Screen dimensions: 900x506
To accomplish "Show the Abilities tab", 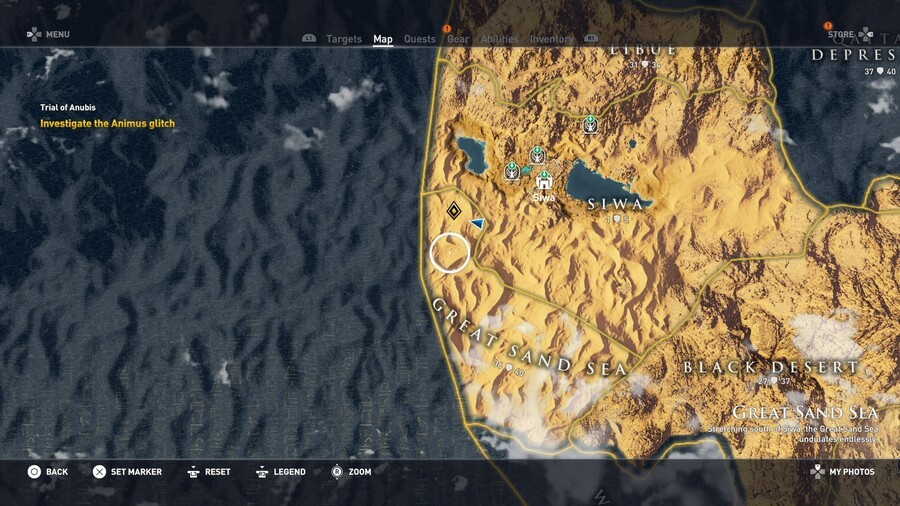I will click(498, 40).
